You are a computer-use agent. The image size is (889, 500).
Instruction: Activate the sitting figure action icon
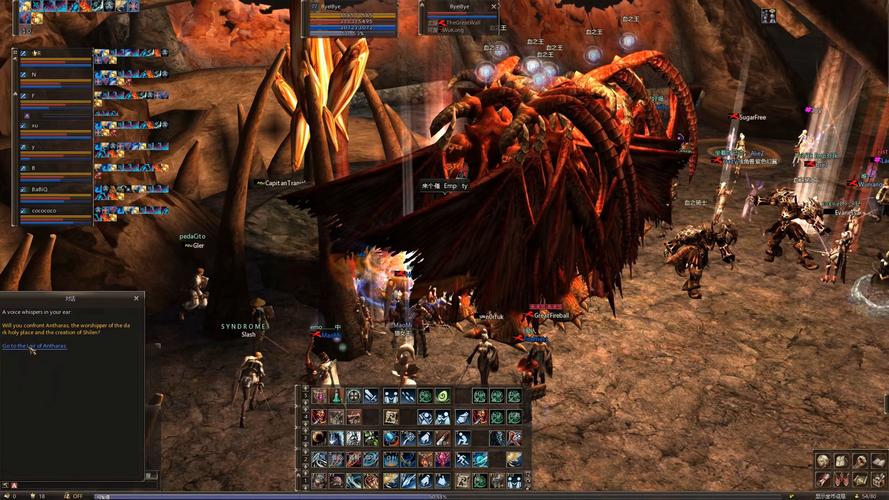(x=464, y=436)
